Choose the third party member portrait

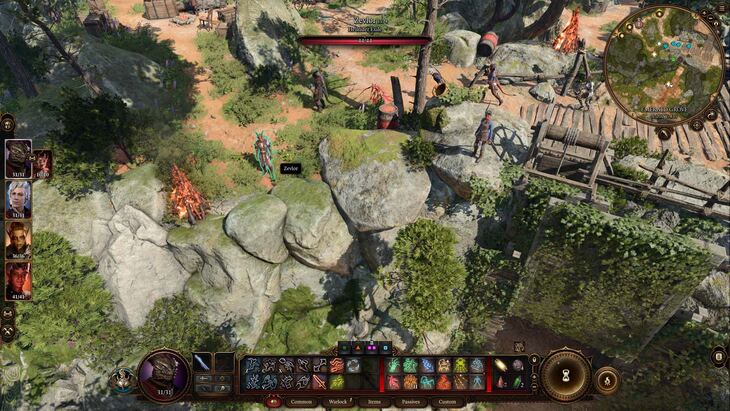18,240
